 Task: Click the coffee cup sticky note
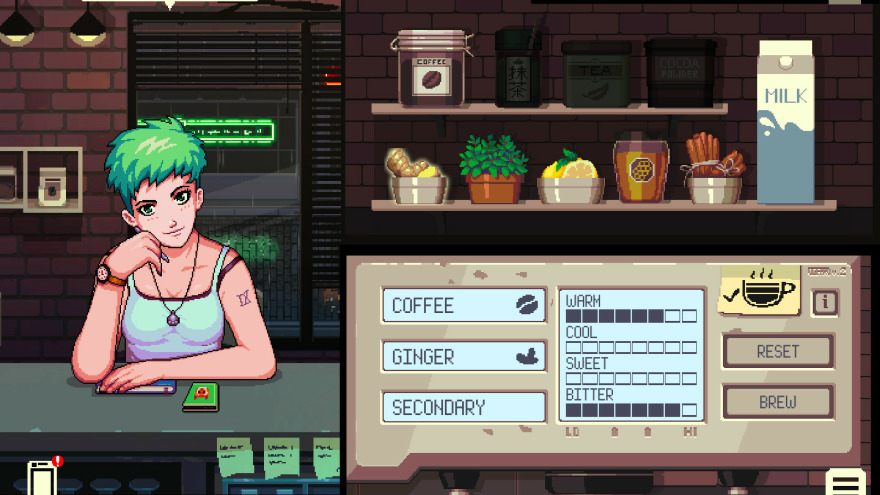point(759,290)
